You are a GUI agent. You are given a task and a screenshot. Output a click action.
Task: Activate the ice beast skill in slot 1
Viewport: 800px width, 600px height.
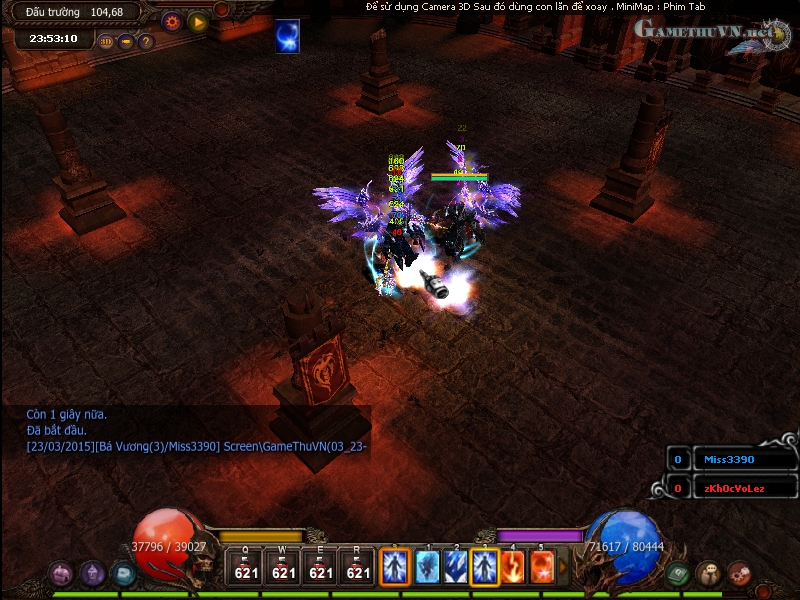tap(428, 567)
